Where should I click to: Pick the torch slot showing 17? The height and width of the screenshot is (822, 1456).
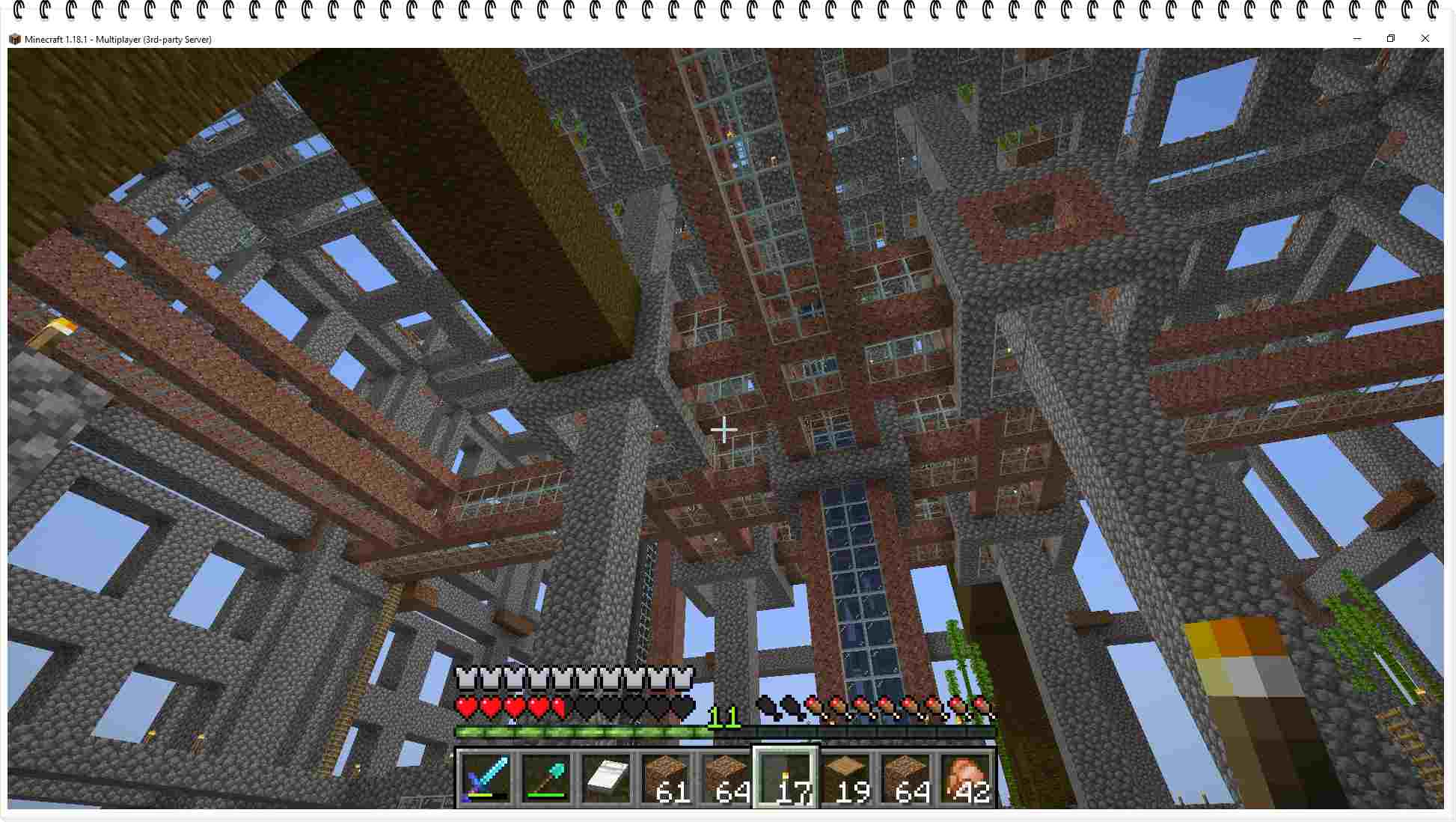786,778
